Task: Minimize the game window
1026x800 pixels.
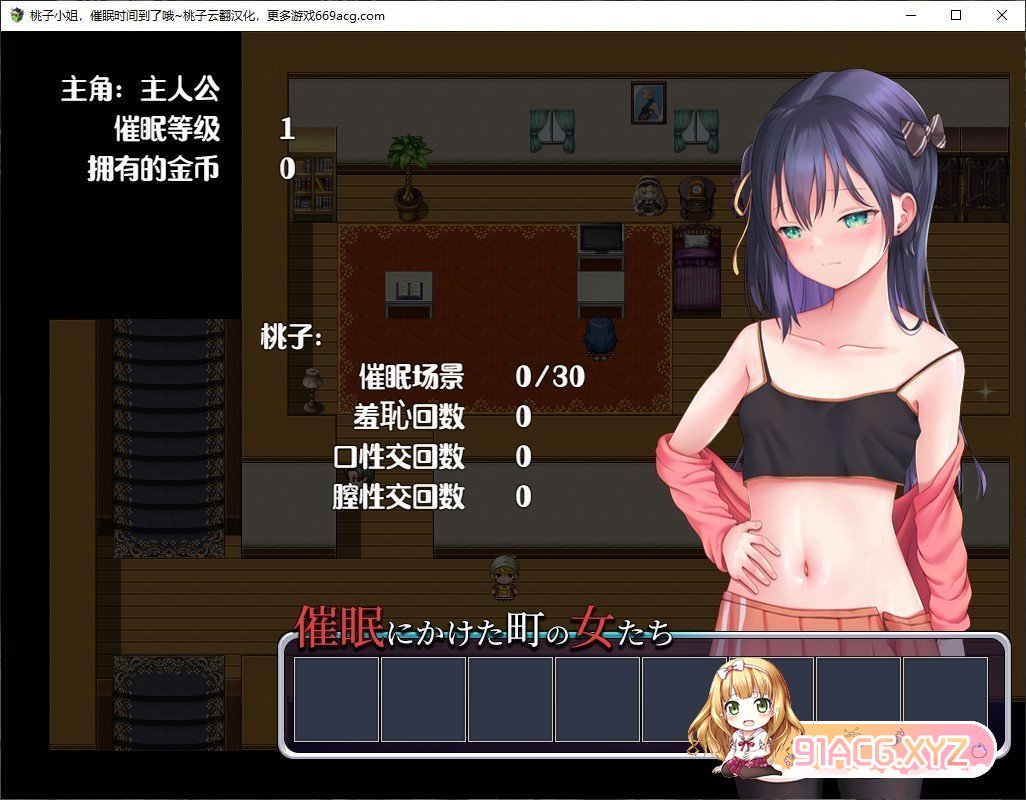Action: tap(910, 15)
